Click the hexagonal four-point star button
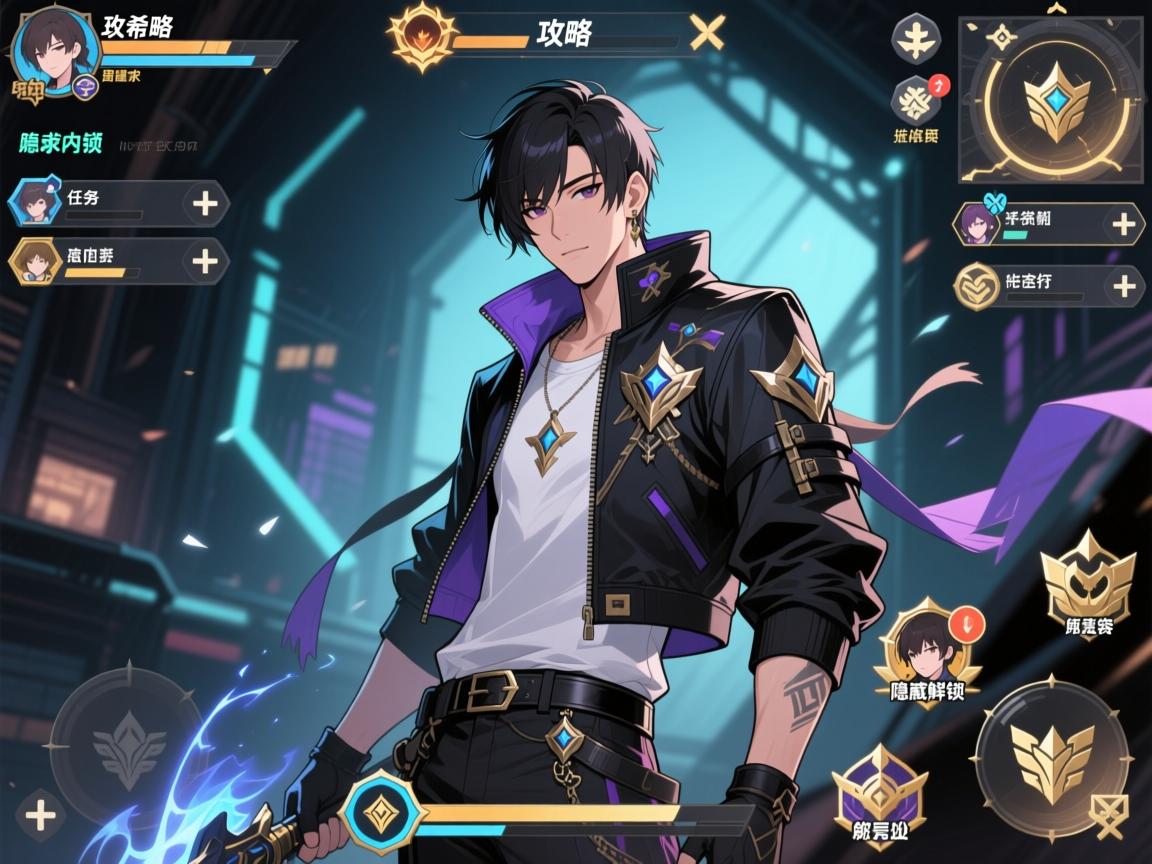 pyautogui.click(x=914, y=40)
